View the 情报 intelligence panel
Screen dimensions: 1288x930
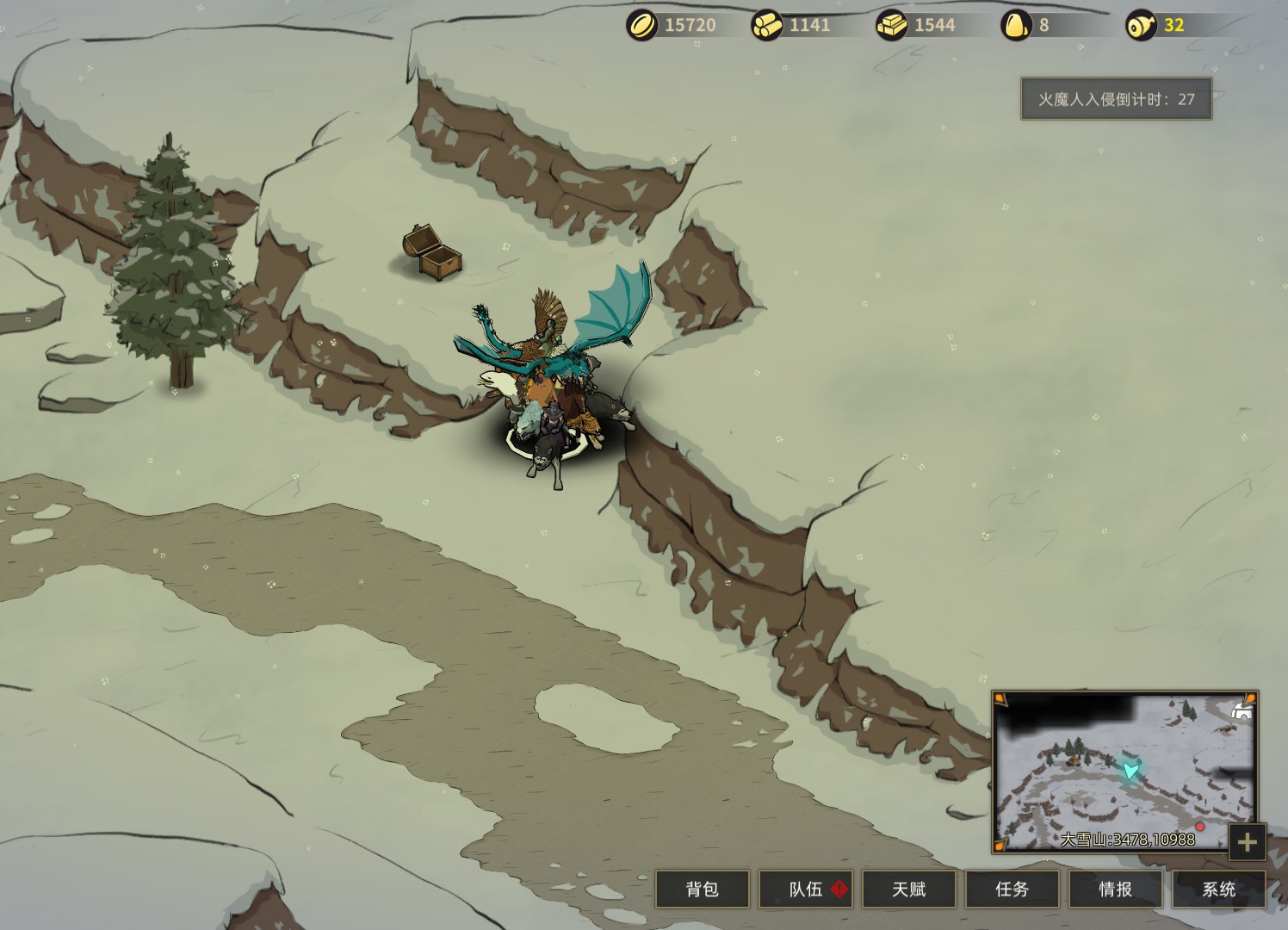[1115, 889]
